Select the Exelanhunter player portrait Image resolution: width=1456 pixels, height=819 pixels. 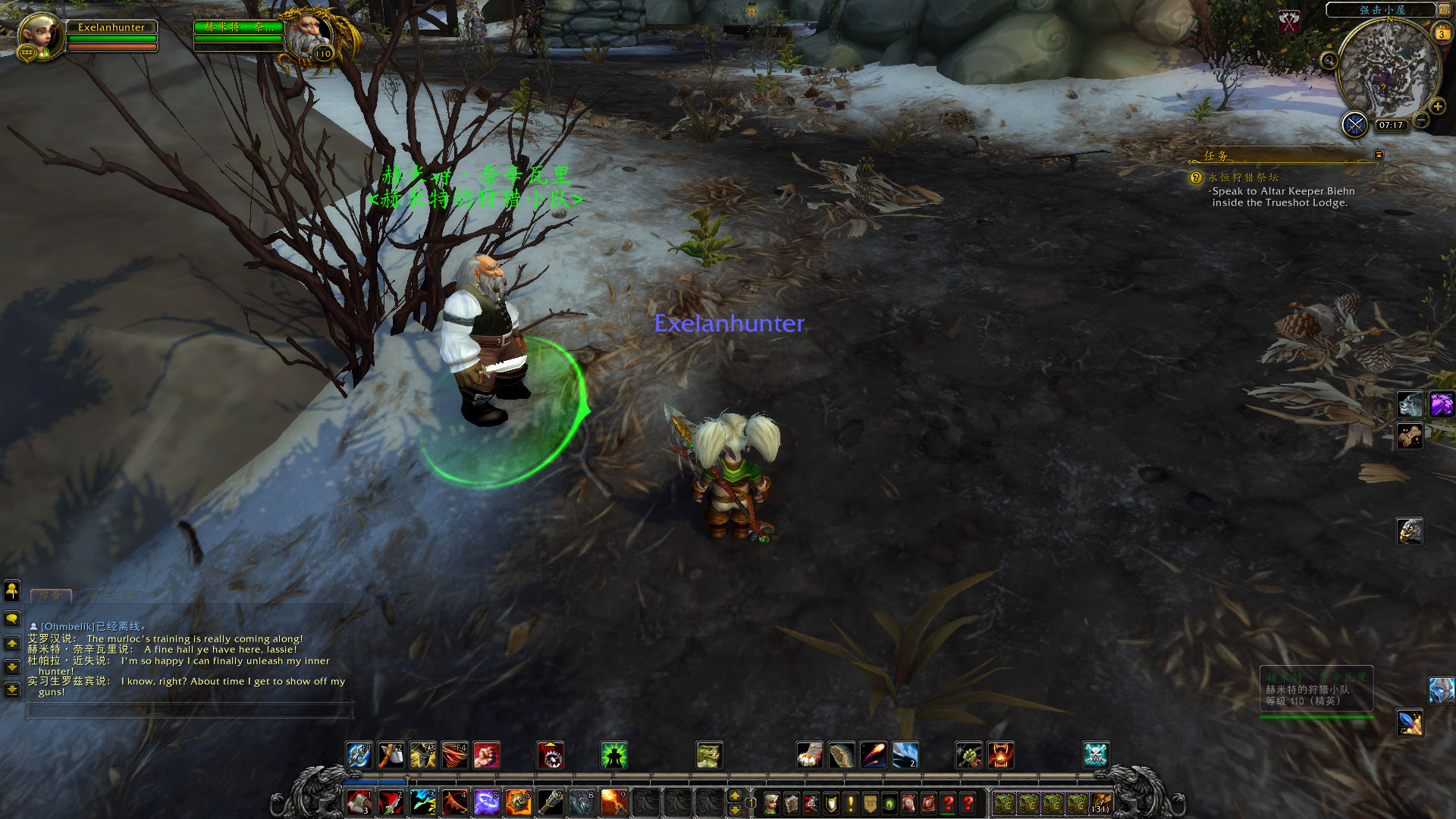[39, 35]
